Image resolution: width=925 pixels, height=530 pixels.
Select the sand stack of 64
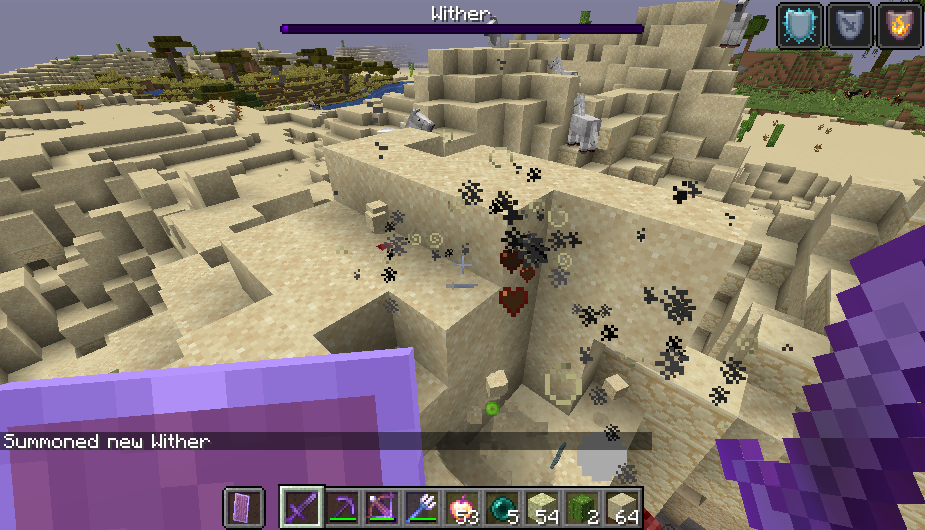coord(621,508)
